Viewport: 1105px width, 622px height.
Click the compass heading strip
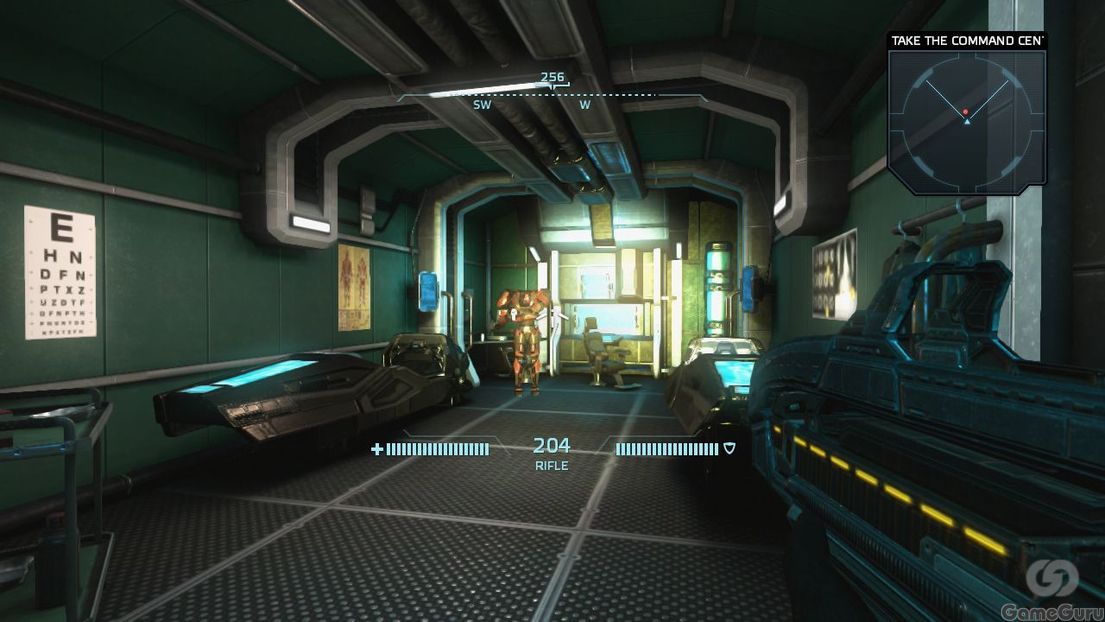(x=552, y=96)
